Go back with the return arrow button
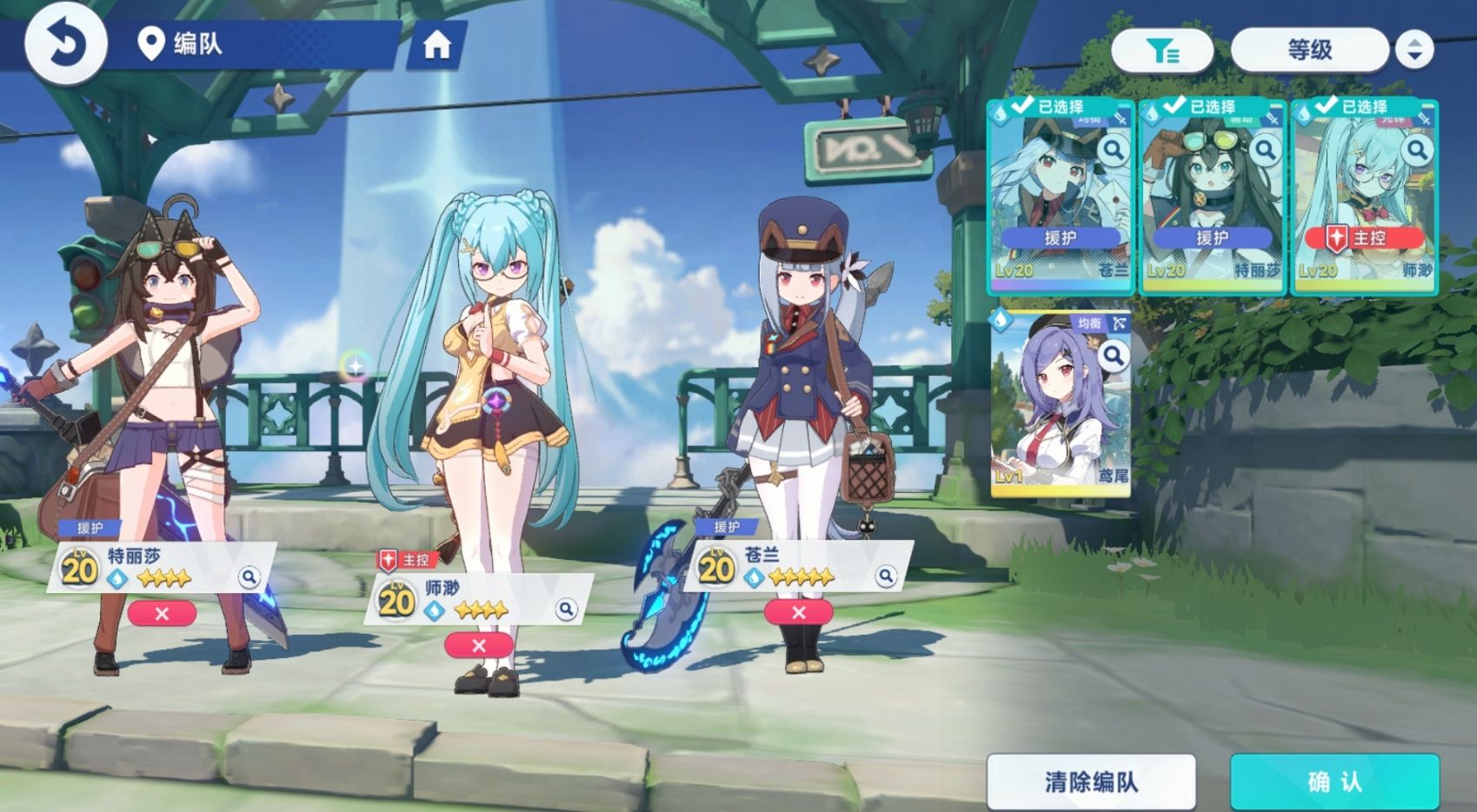Image resolution: width=1477 pixels, height=812 pixels. (x=65, y=43)
